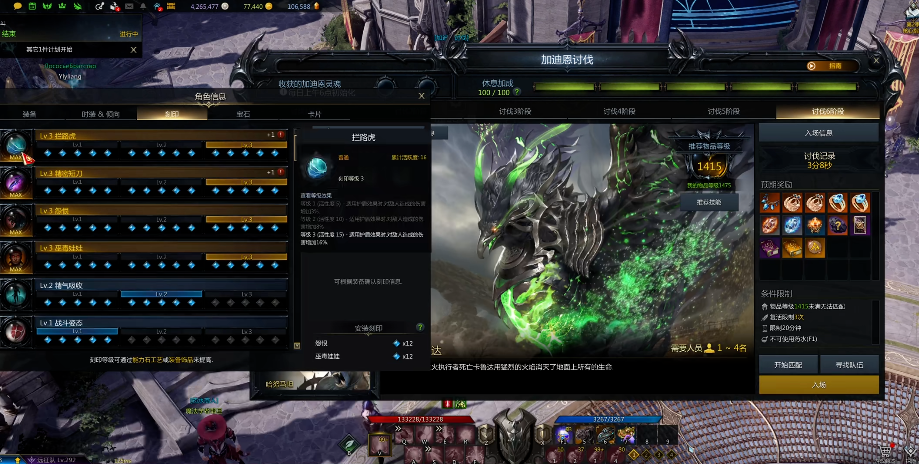
Task: Open the help icon beside 安装刻印
Action: 419,327
